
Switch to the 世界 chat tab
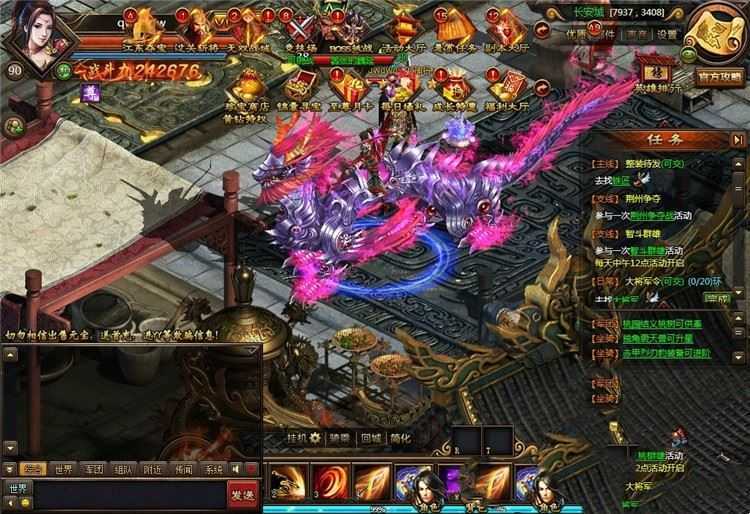point(63,468)
